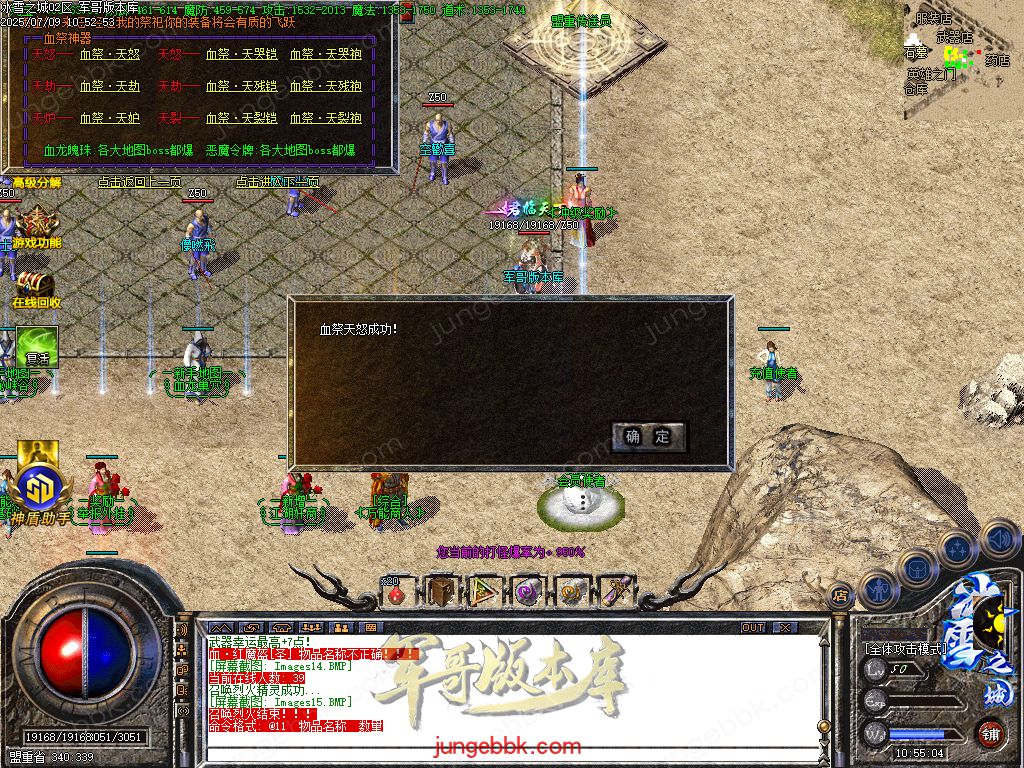The height and width of the screenshot is (768, 1024).
Task: Select the 血祭·天怒 link
Action: pyautogui.click(x=109, y=55)
